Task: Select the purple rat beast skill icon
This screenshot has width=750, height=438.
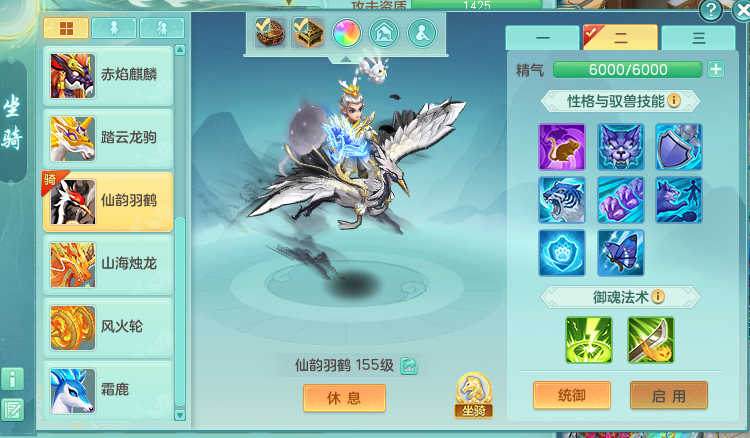Action: (562, 147)
